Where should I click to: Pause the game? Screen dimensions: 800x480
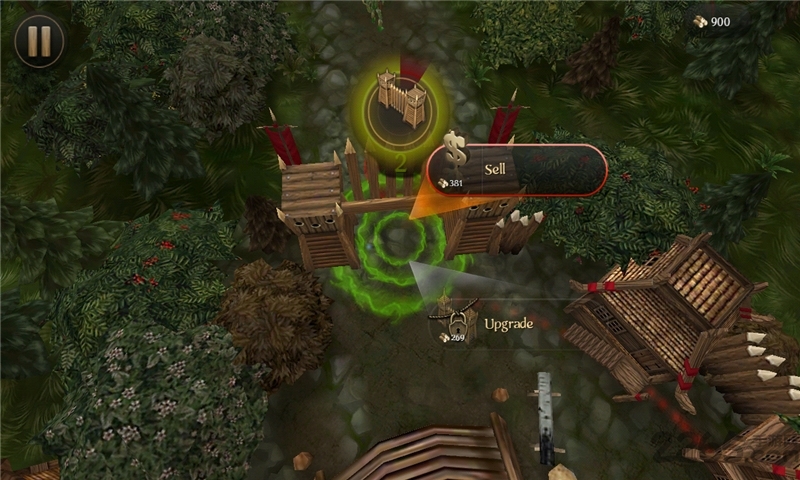point(39,41)
